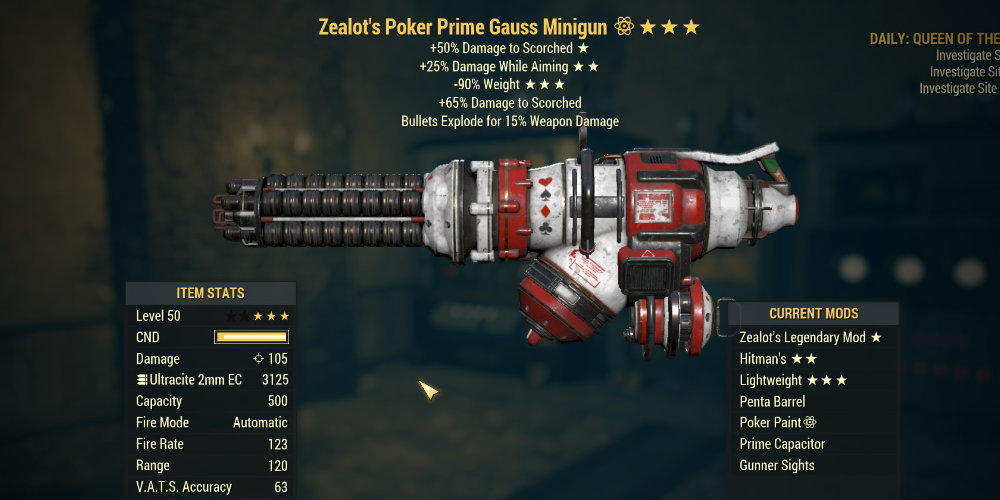Screen dimensions: 1000x500
Task: Choose the Prime Capacitor mod
Action: (x=782, y=444)
